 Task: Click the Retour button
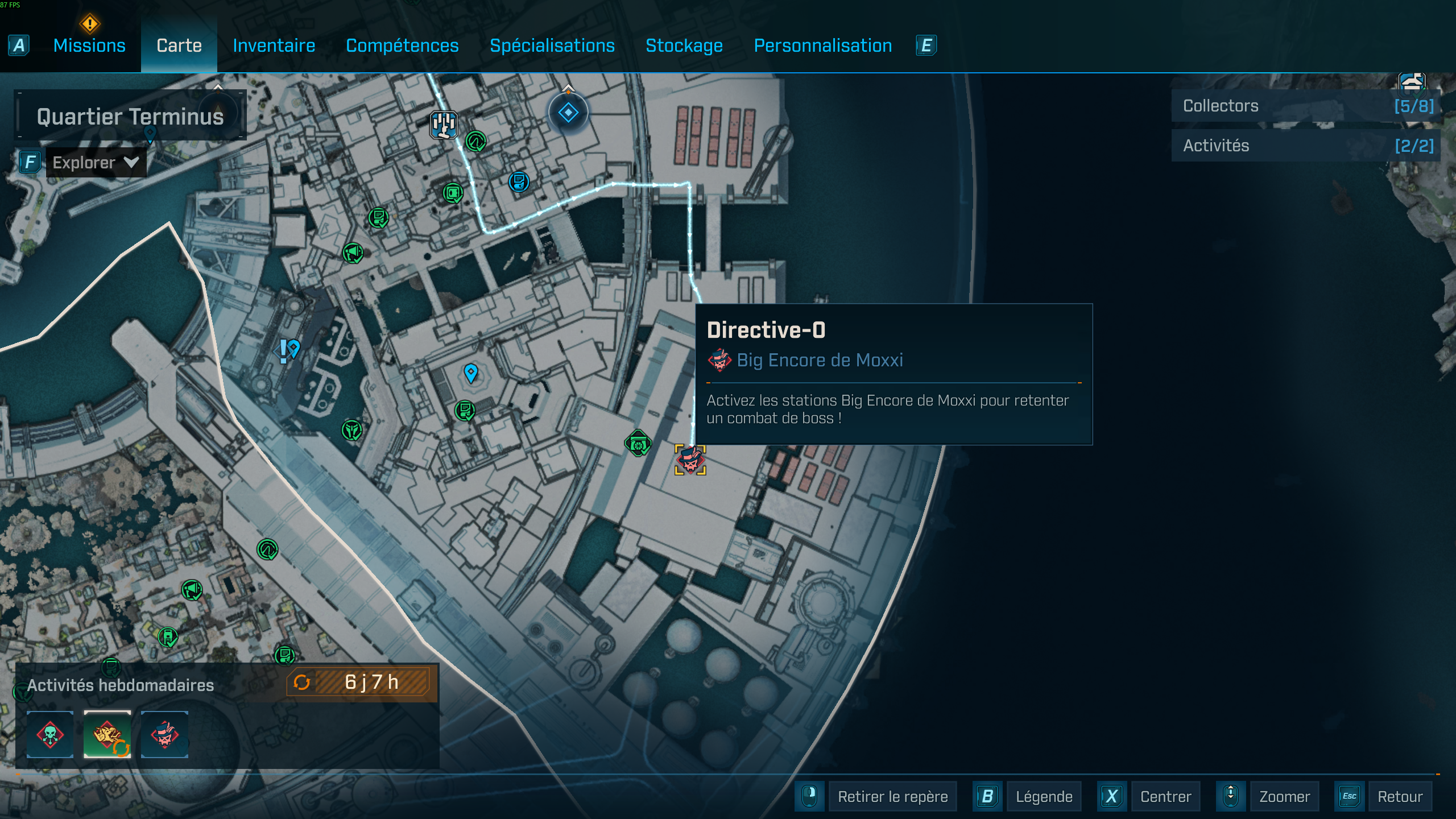[x=1400, y=796]
